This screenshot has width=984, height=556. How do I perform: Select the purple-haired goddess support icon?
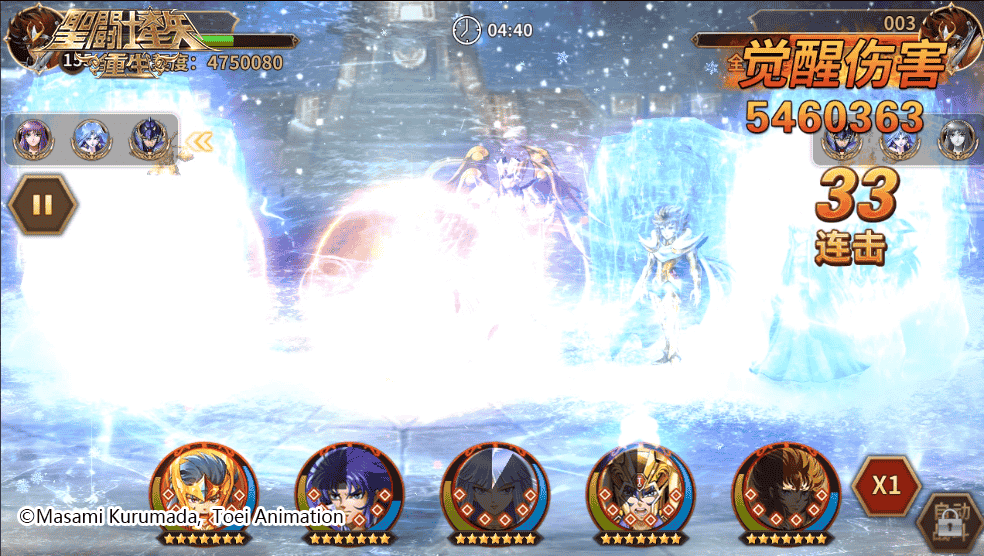(x=32, y=139)
